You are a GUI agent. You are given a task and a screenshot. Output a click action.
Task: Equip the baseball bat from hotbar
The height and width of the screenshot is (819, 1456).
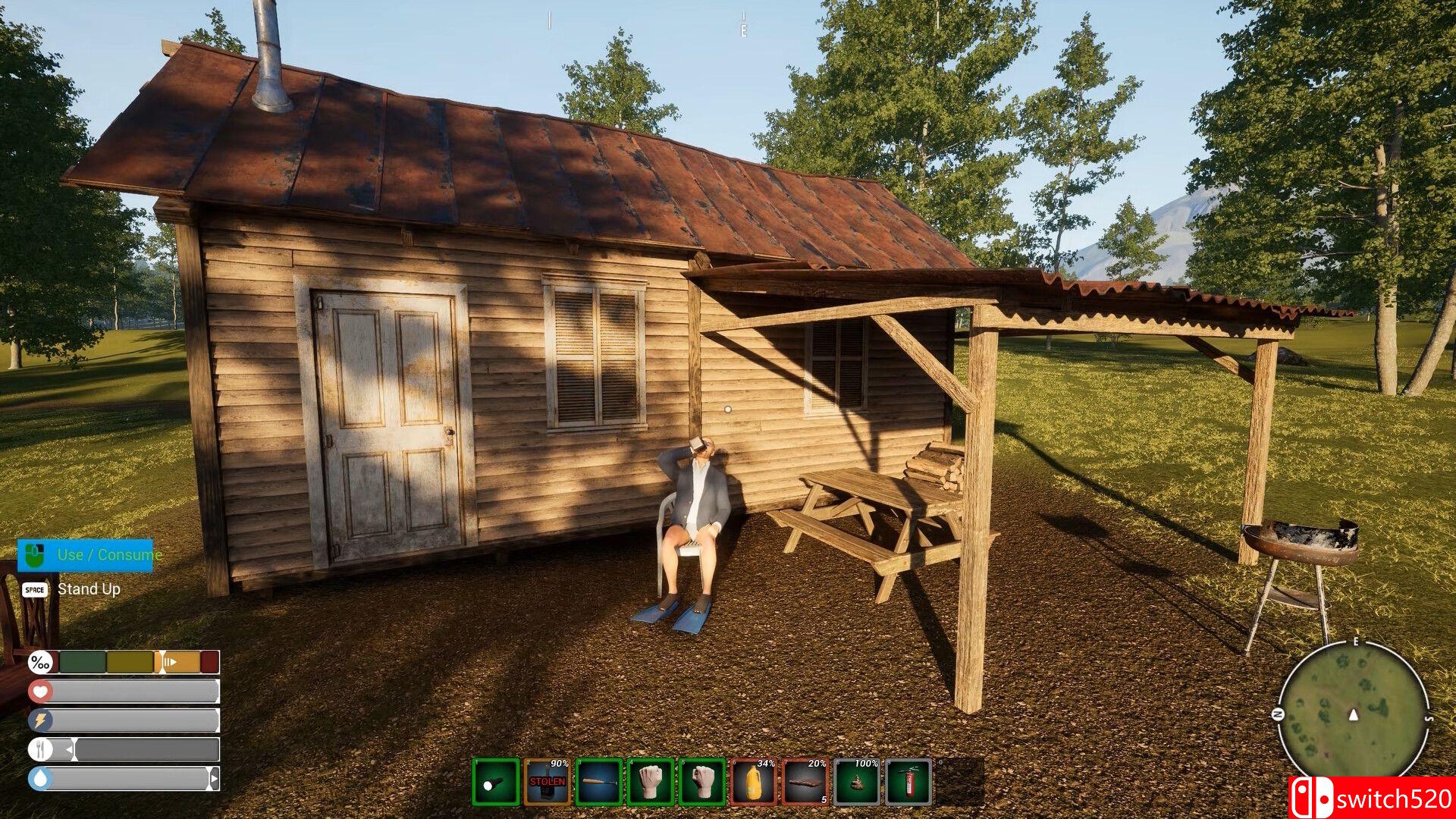pyautogui.click(x=599, y=782)
